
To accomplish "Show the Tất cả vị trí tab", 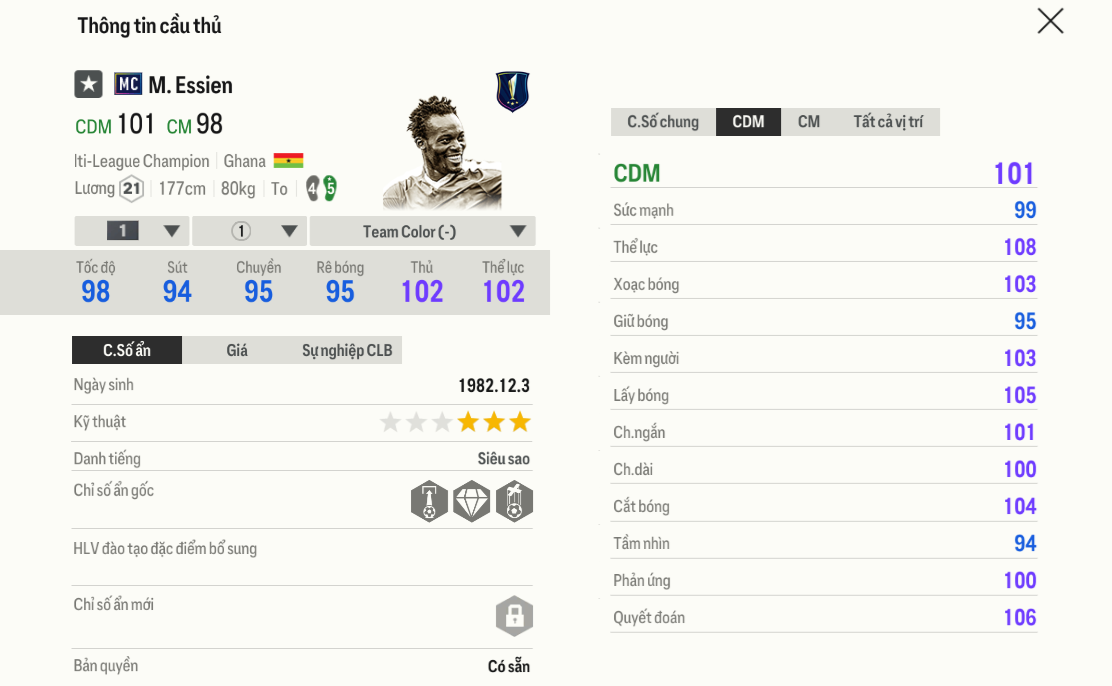I will pos(888,122).
